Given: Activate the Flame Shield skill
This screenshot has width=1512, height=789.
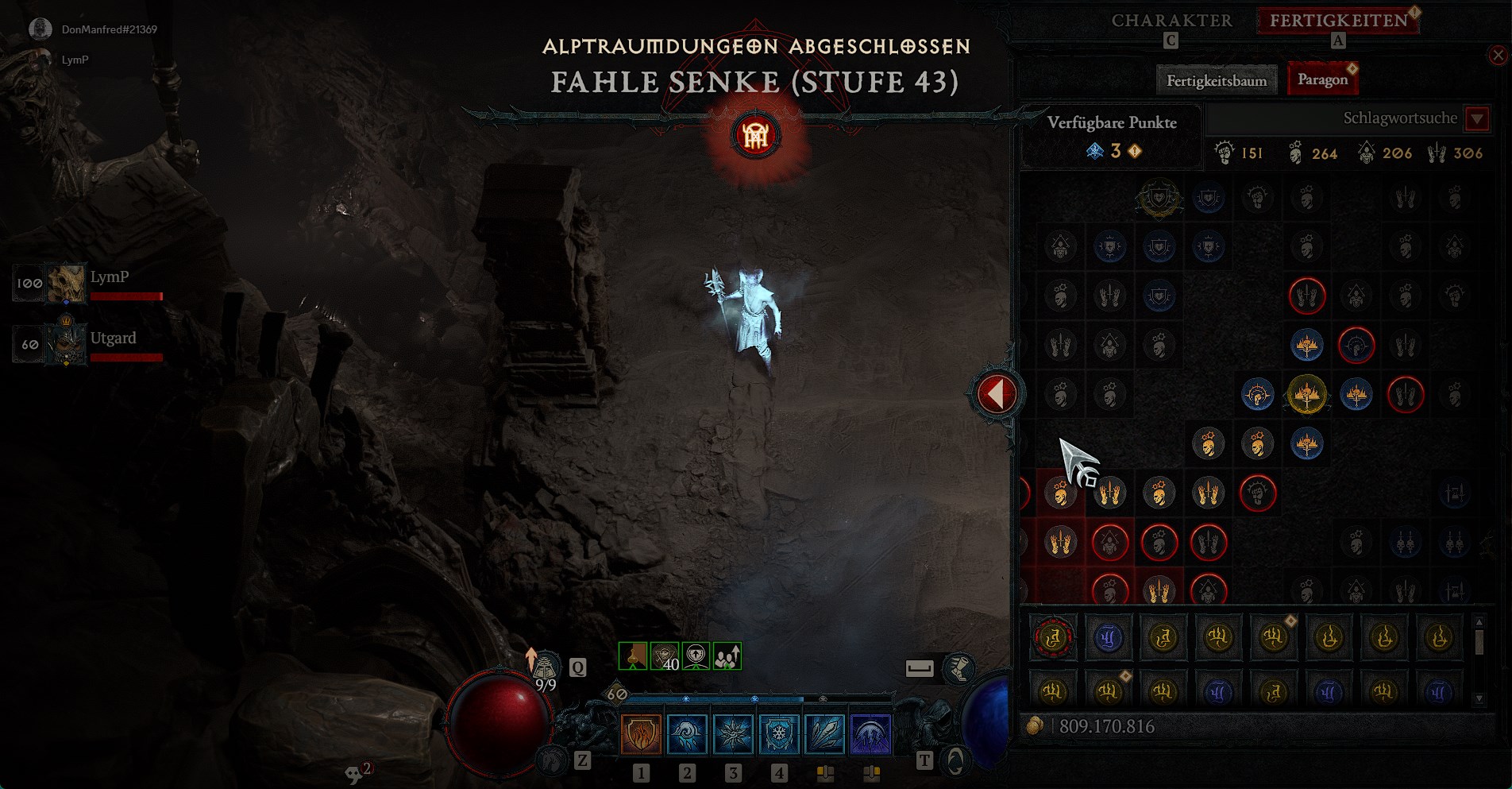Looking at the screenshot, I should [641, 733].
